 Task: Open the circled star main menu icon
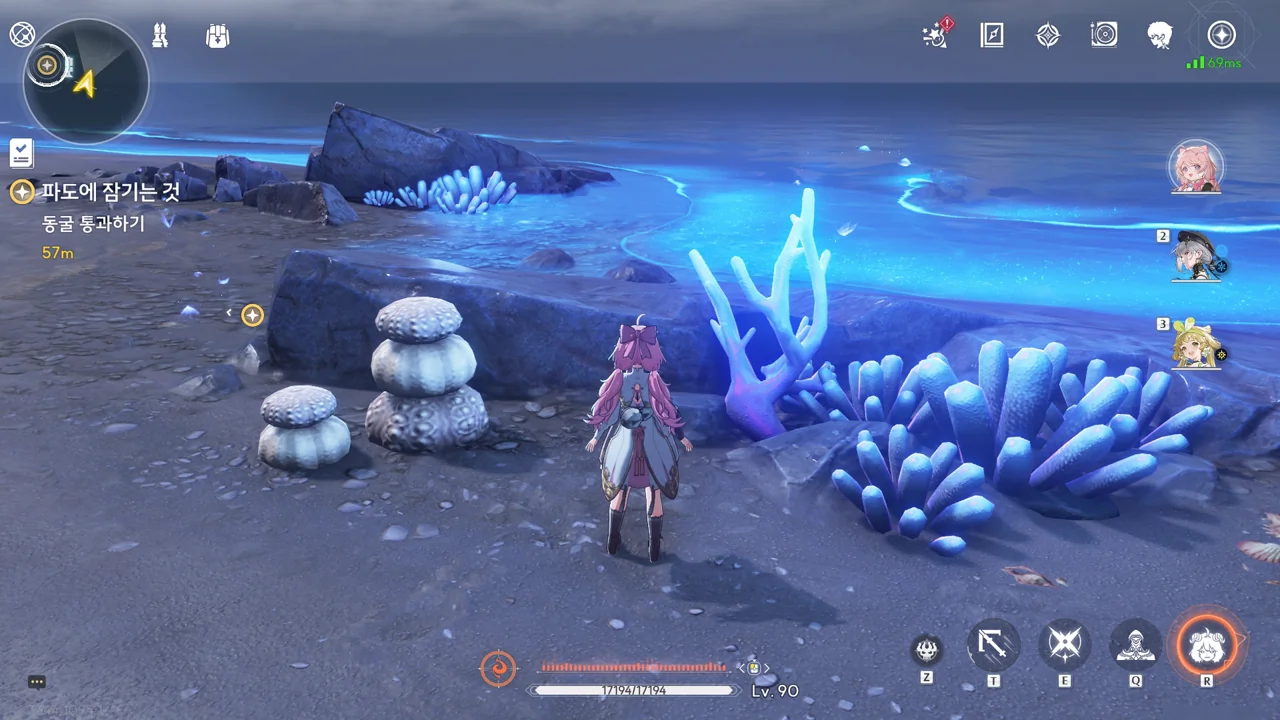point(1221,35)
